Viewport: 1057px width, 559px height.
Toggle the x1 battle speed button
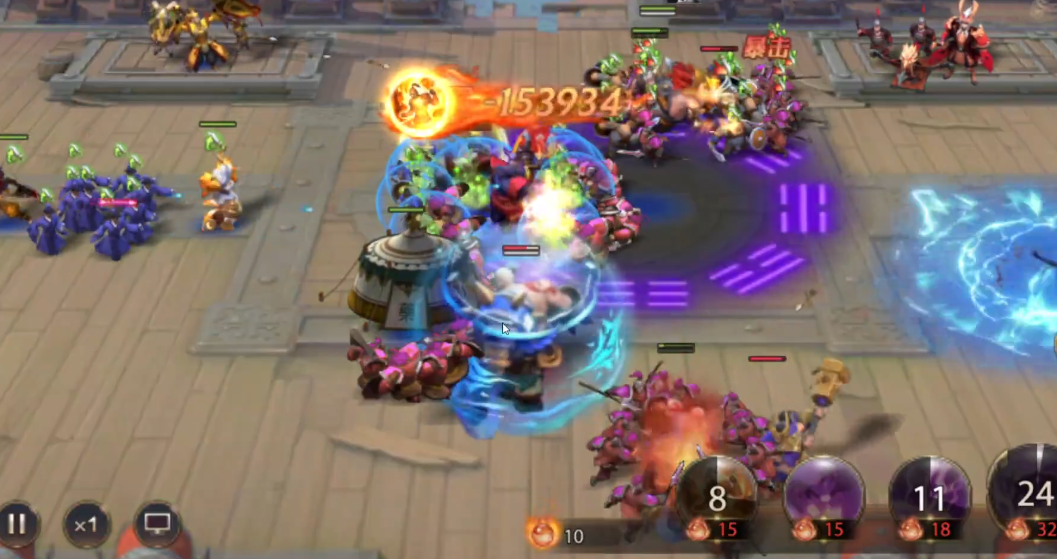87,523
